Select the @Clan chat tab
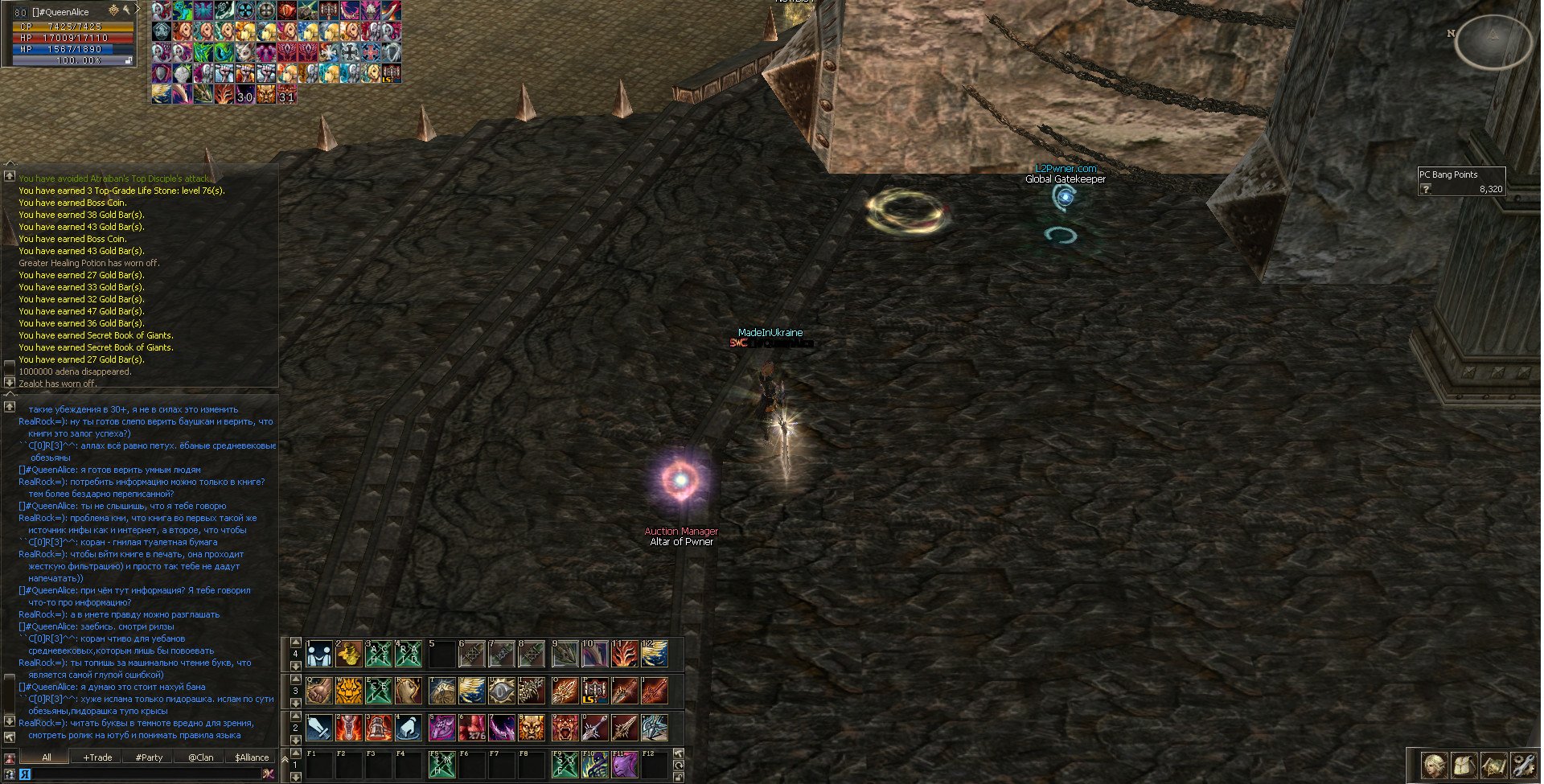Screen dimensions: 1544x784 (x=200, y=757)
